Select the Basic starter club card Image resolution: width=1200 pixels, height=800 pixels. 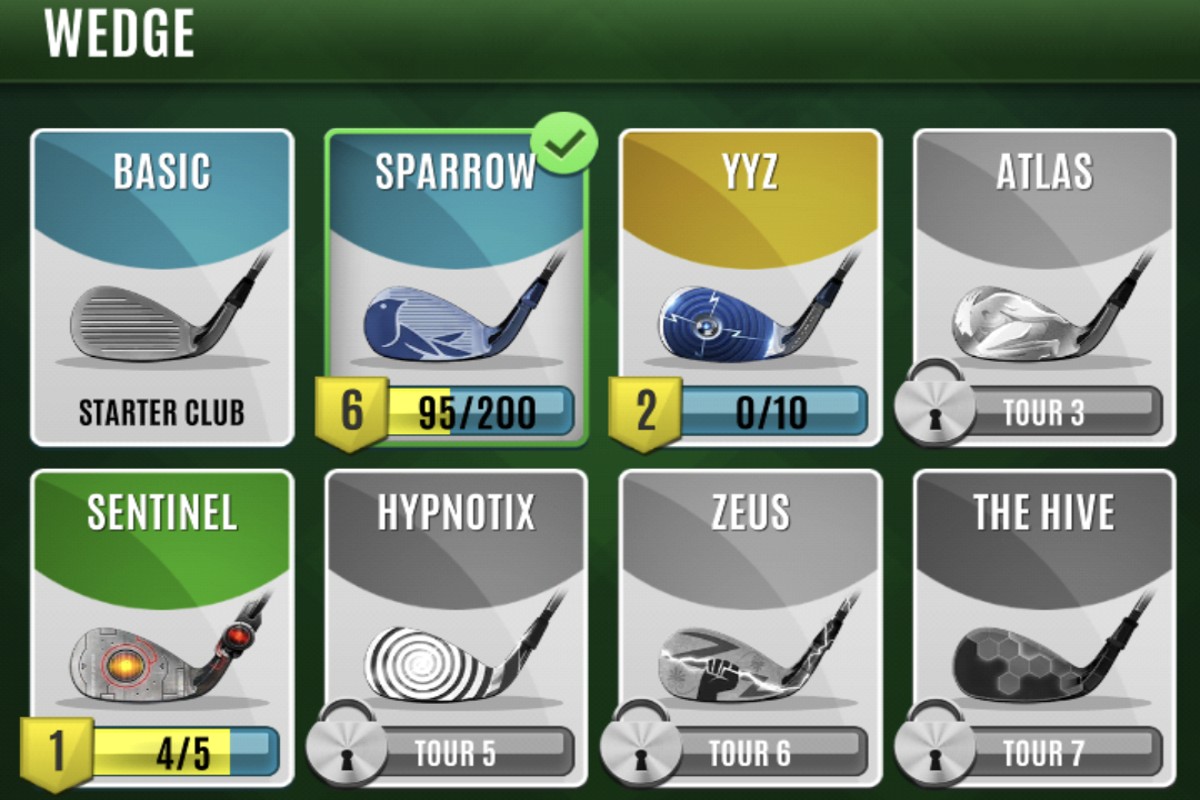(x=161, y=288)
